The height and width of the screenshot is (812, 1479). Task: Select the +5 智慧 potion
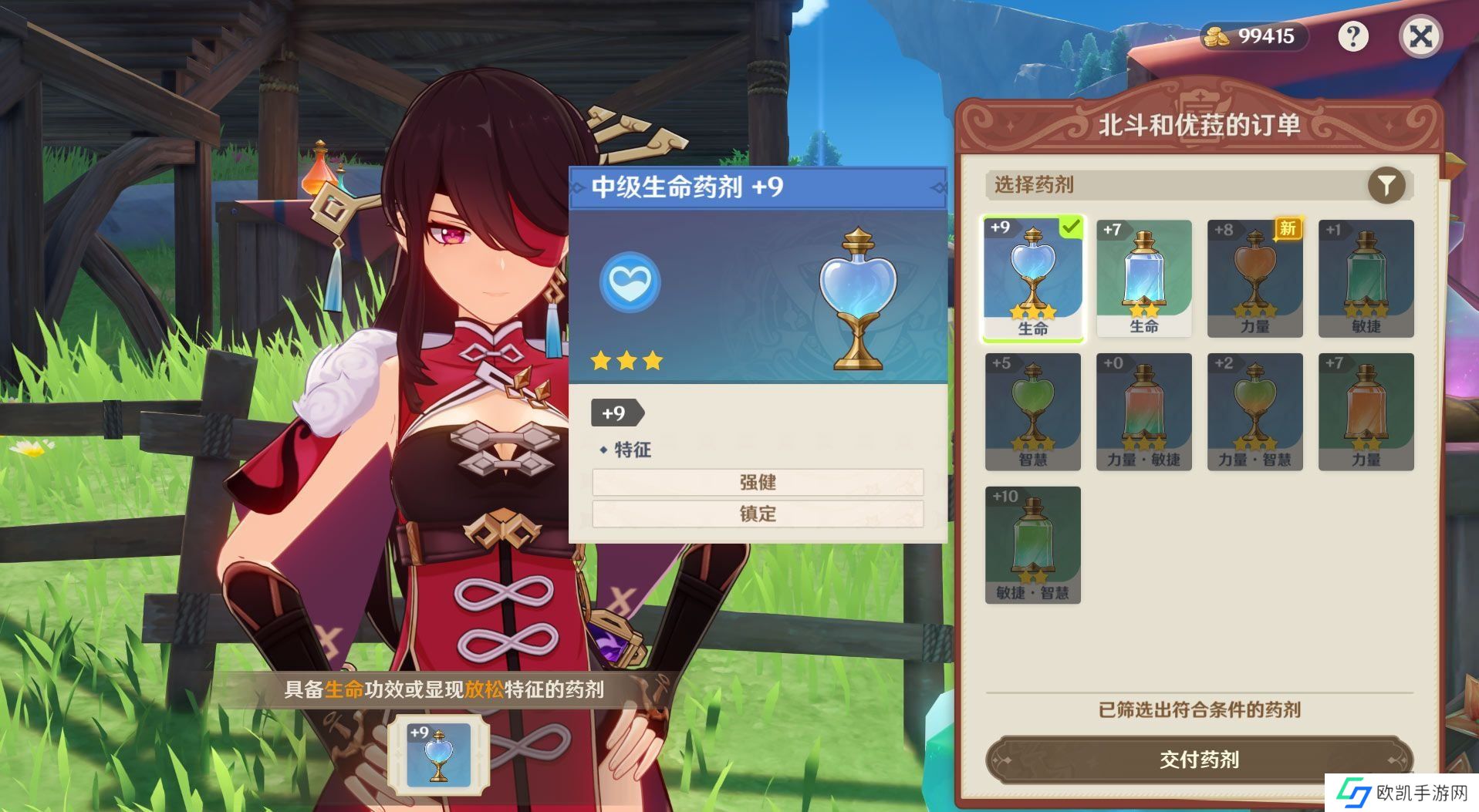[x=1032, y=412]
